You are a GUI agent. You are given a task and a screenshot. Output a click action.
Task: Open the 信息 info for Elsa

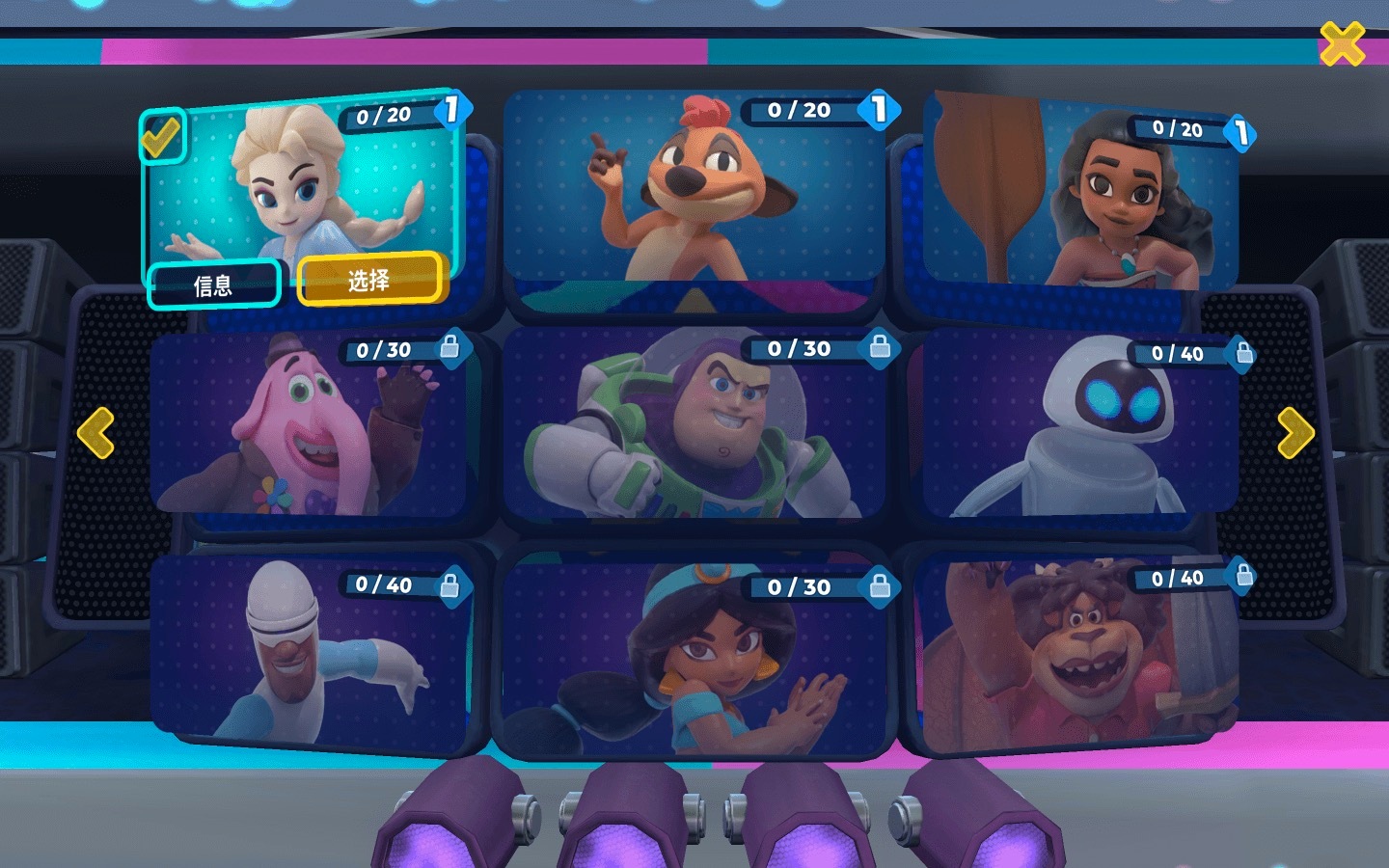click(x=213, y=285)
